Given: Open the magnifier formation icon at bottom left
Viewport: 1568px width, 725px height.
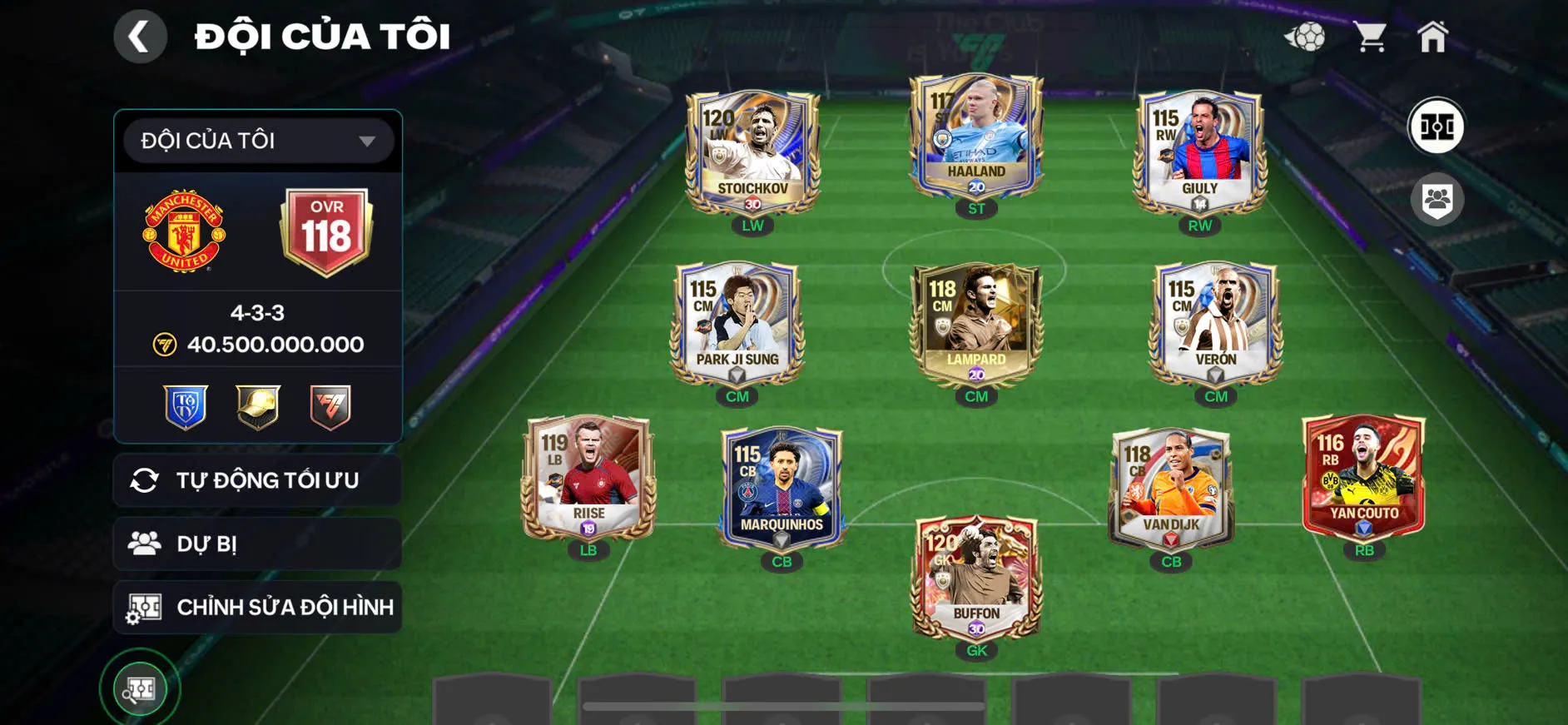Looking at the screenshot, I should [140, 688].
